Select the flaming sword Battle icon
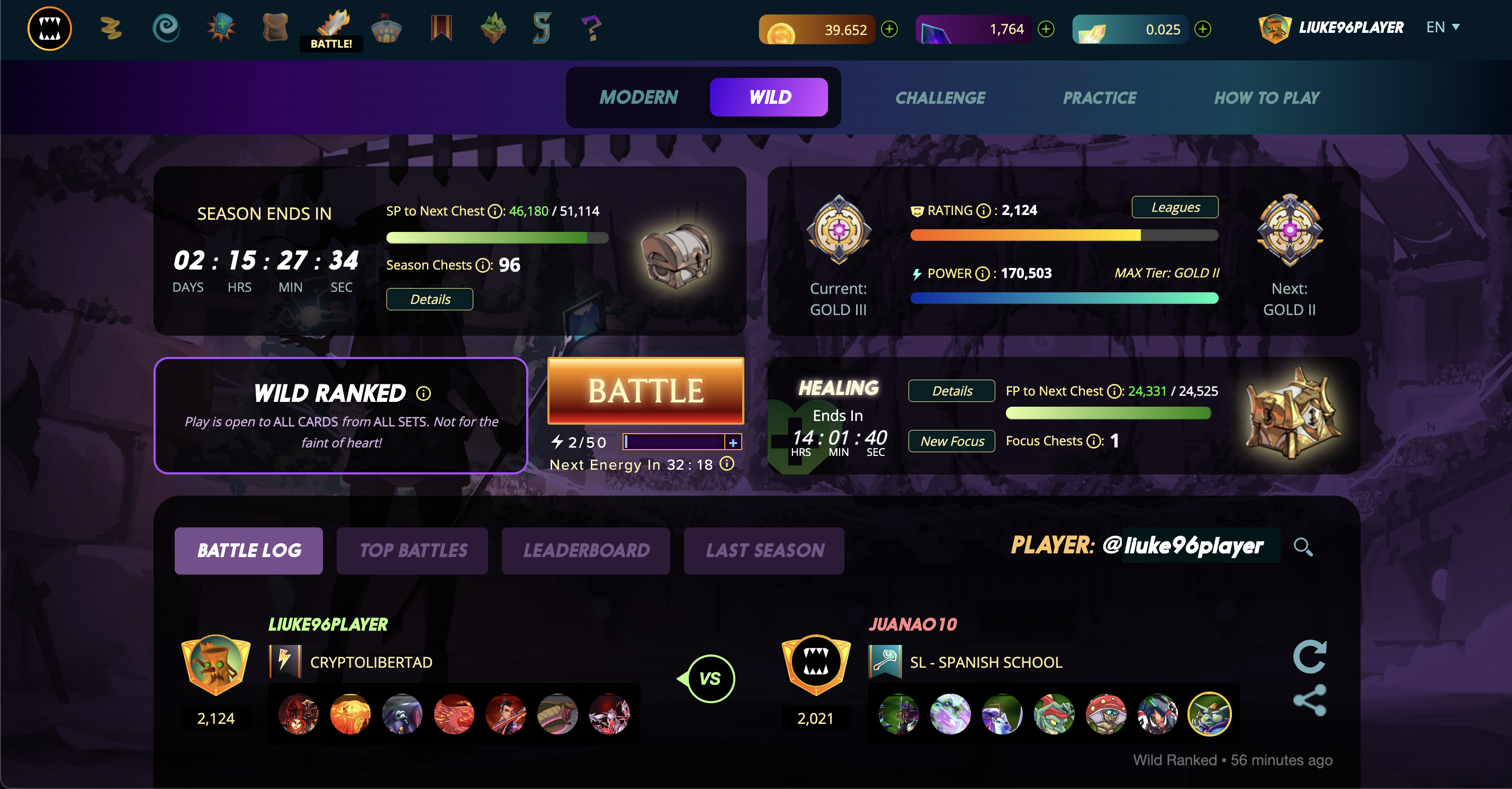The height and width of the screenshot is (789, 1512). click(x=330, y=26)
